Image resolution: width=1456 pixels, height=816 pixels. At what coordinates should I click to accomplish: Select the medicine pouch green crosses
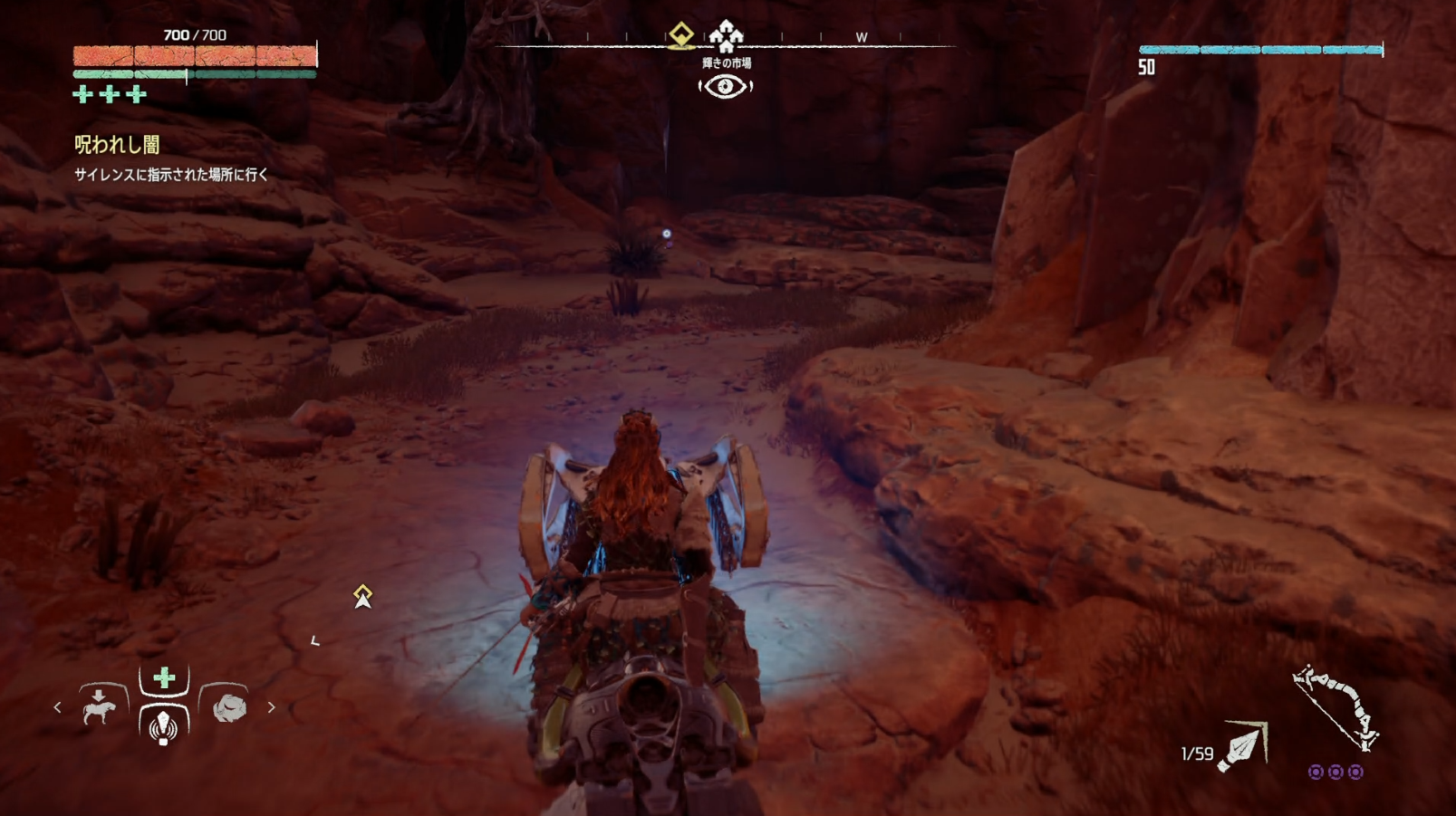coord(110,94)
